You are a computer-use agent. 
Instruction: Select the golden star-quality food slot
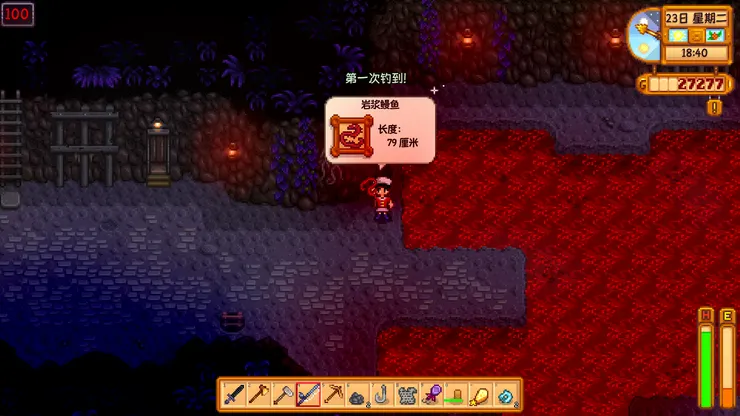pyautogui.click(x=481, y=394)
